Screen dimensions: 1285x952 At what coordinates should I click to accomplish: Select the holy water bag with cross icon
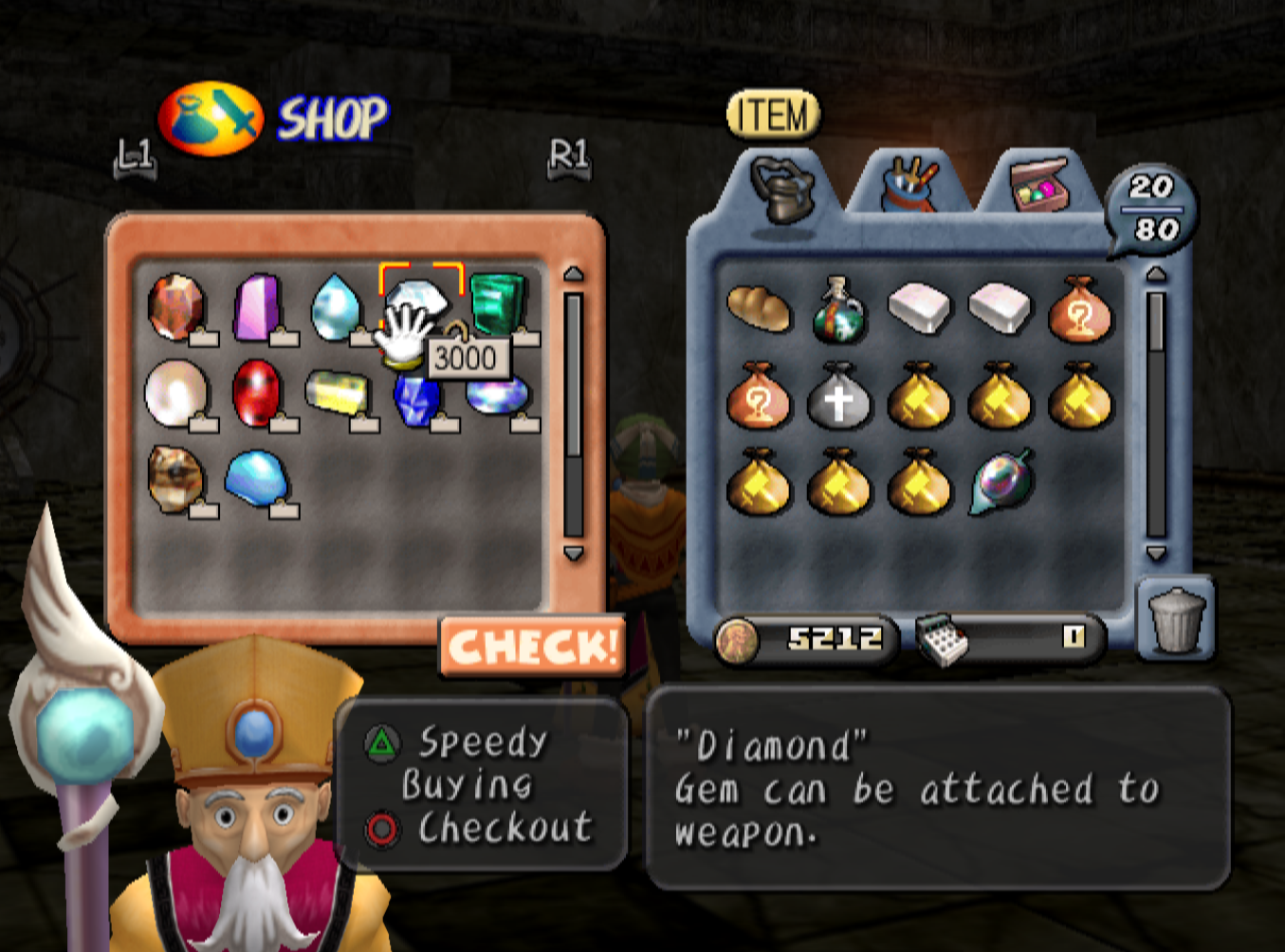pyautogui.click(x=838, y=400)
